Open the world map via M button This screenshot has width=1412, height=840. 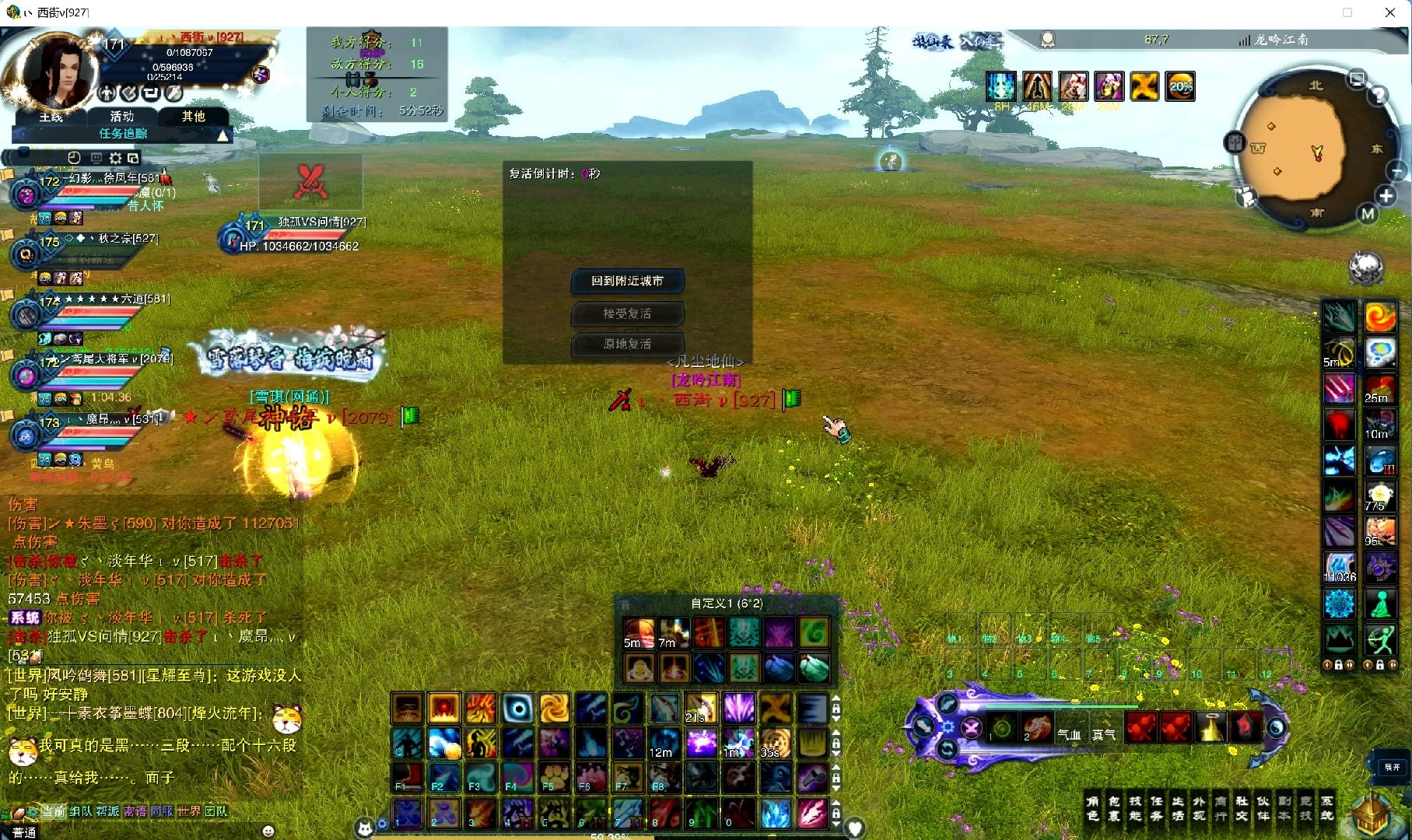(x=1368, y=214)
